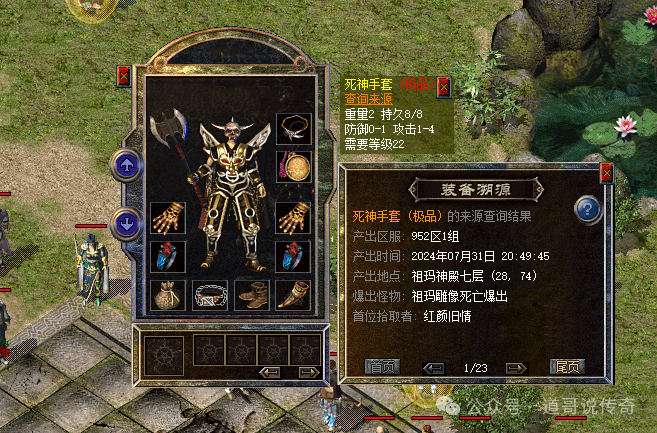This screenshot has width=657, height=433.
Task: Jump to last page with 尾页
Action: coord(567,367)
